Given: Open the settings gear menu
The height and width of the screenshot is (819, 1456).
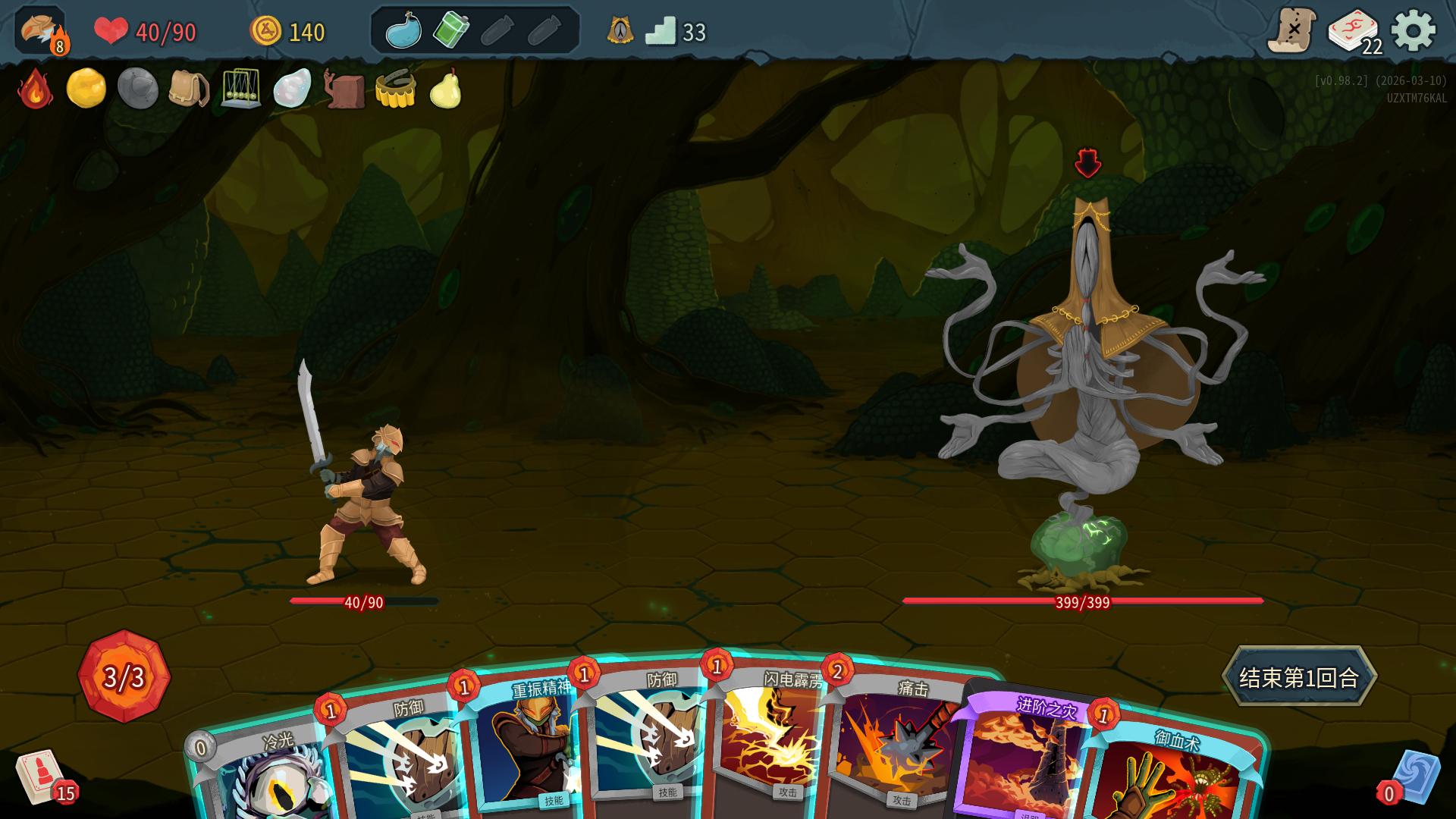Looking at the screenshot, I should click(1413, 31).
